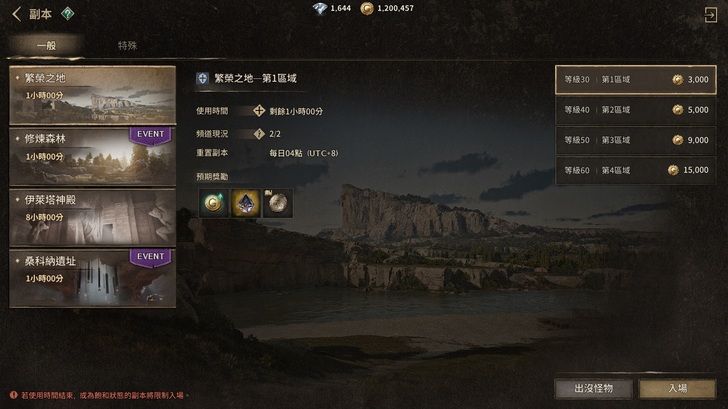View the dark crystal reward item
The width and height of the screenshot is (728, 409).
pyautogui.click(x=246, y=203)
